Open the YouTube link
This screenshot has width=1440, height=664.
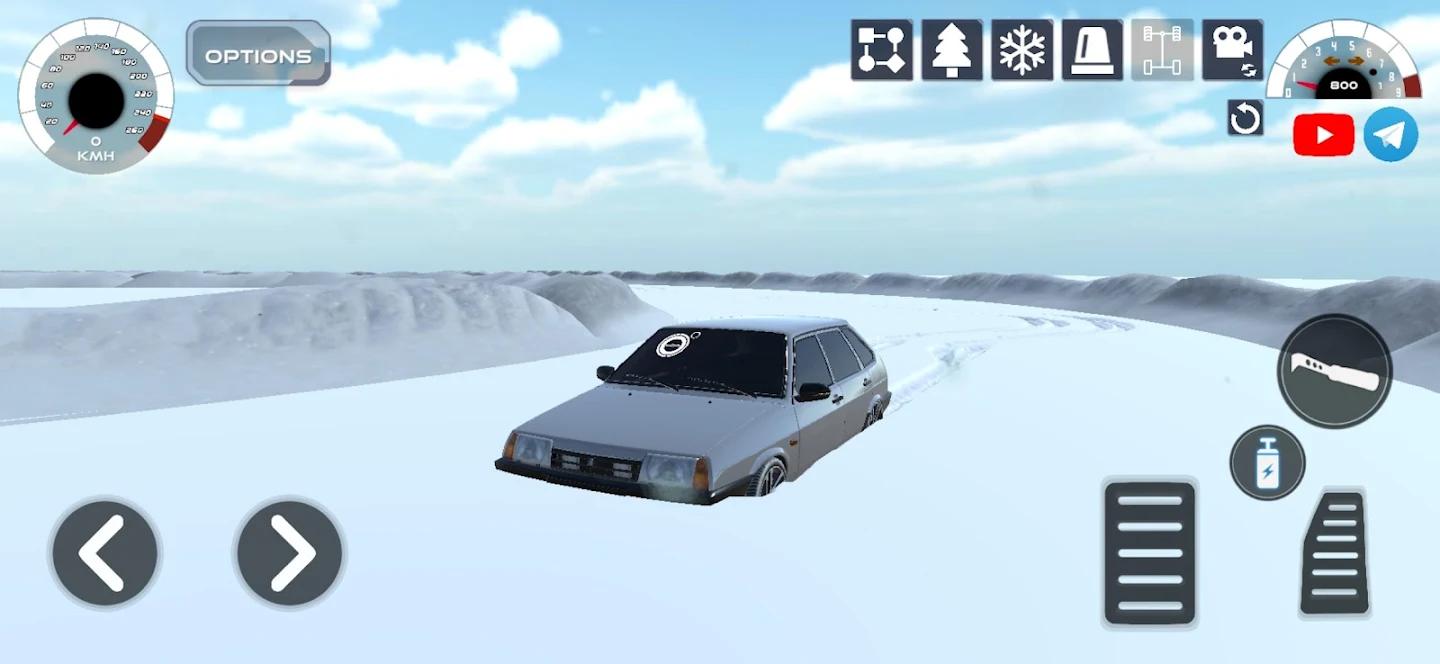[1323, 135]
